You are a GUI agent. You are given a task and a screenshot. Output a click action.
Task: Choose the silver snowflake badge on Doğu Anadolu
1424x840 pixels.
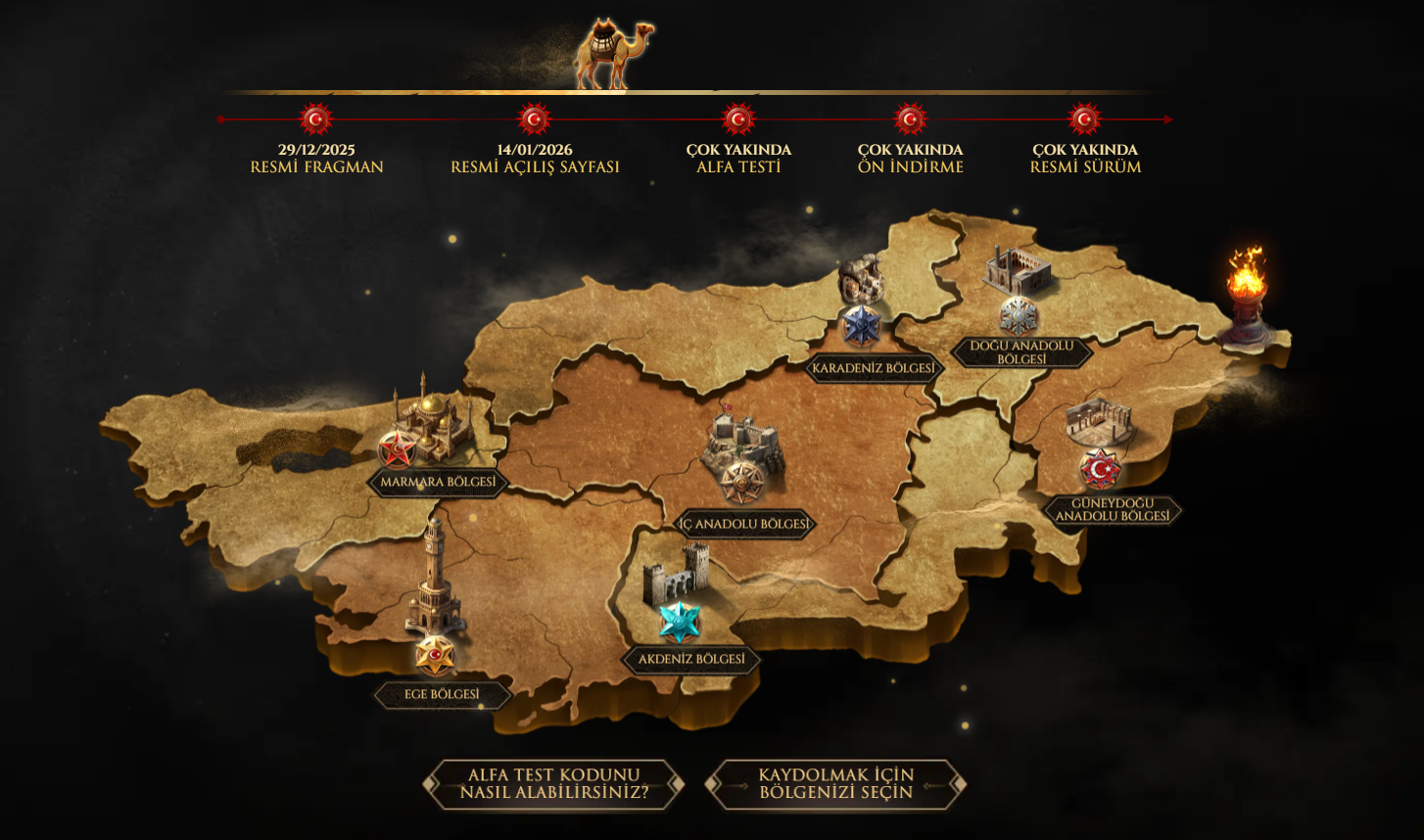[x=1019, y=315]
